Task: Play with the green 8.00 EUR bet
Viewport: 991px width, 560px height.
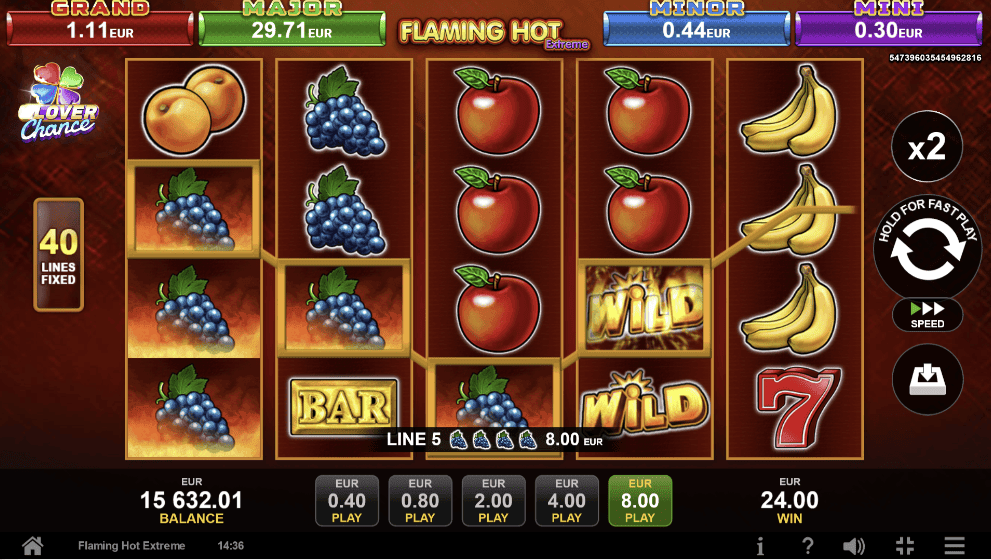Action: tap(640, 500)
